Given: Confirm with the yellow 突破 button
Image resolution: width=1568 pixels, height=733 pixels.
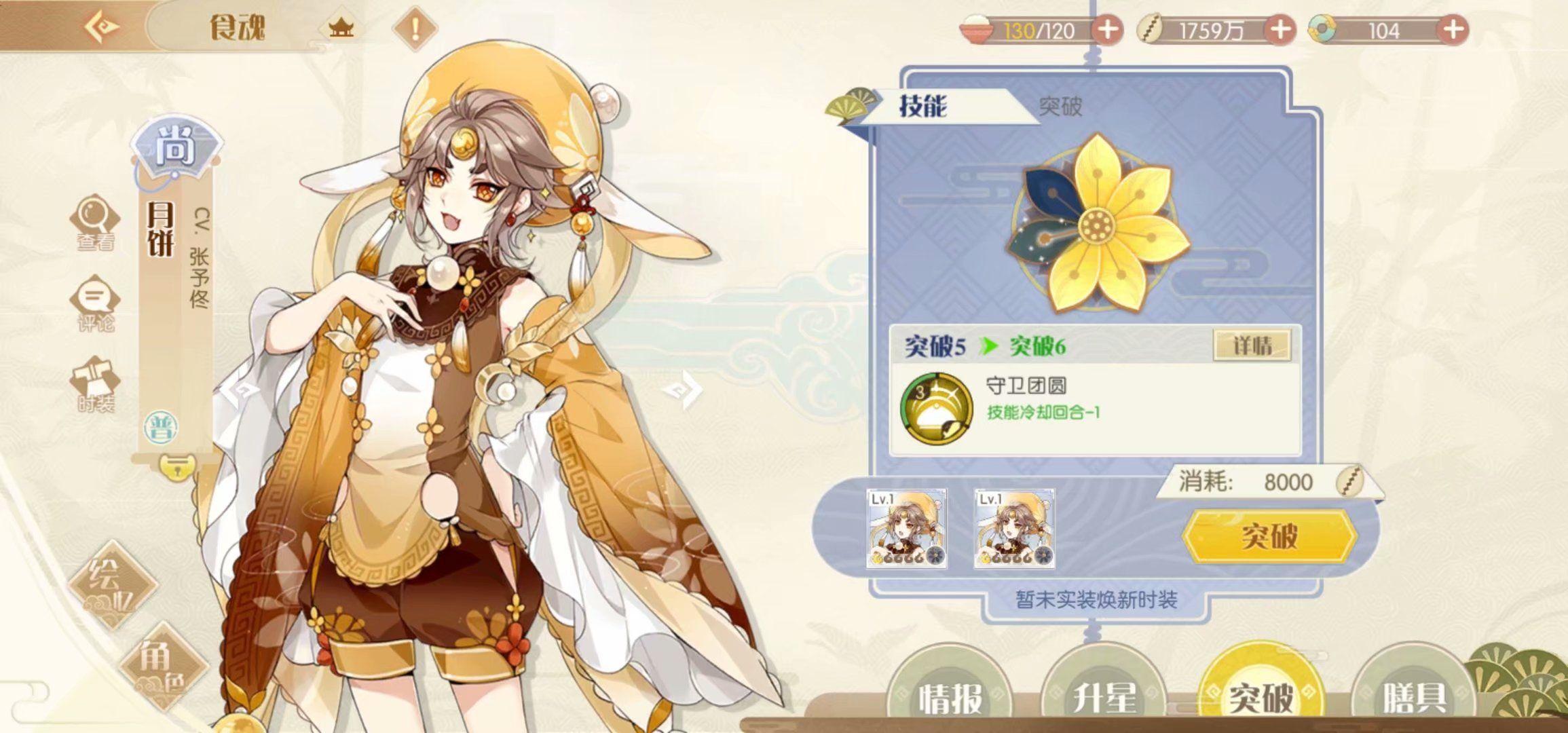Looking at the screenshot, I should tap(1269, 536).
